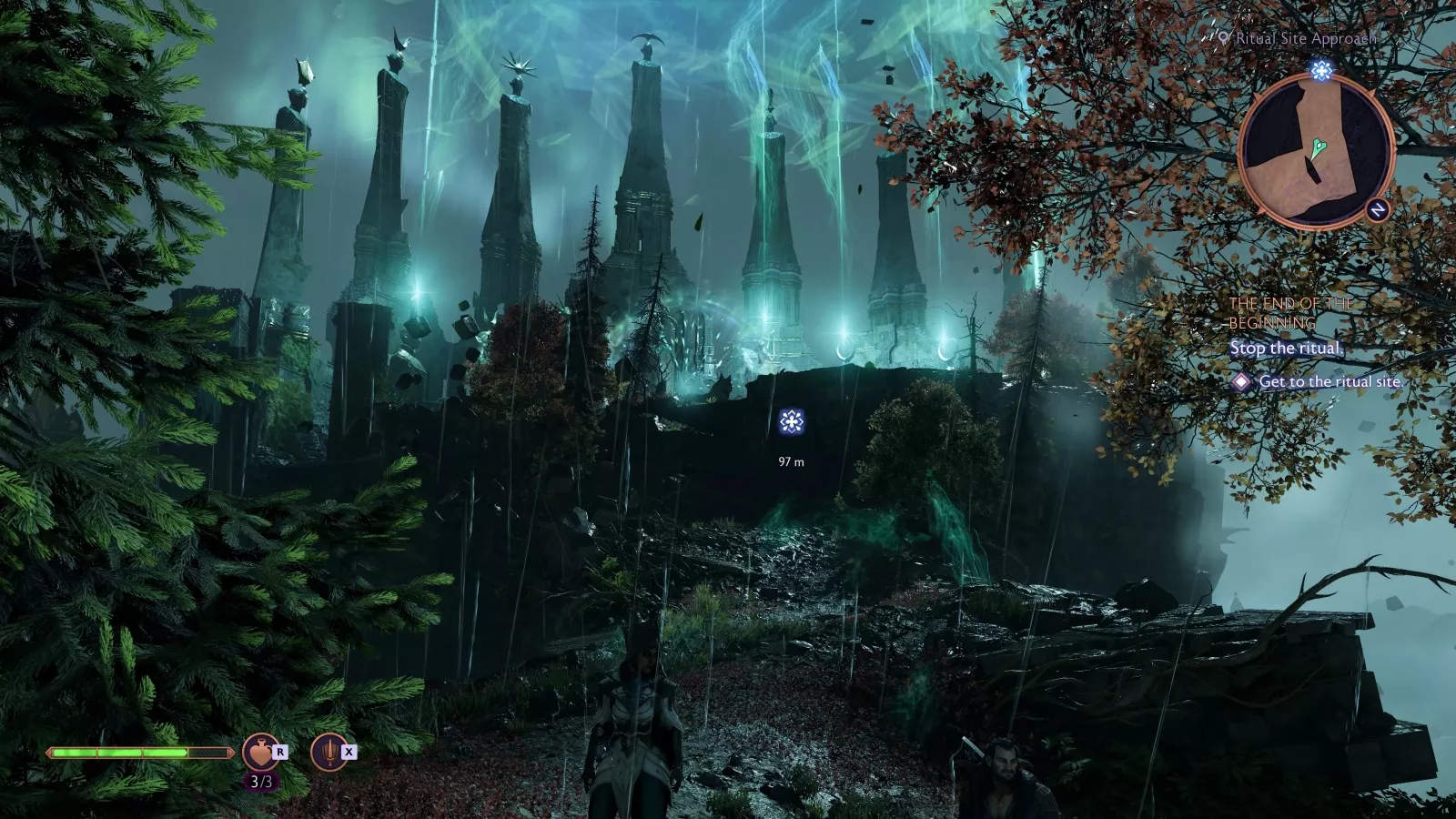Click the Ritual Site Approach location label
This screenshot has height=819, width=1456.
tap(1305, 38)
